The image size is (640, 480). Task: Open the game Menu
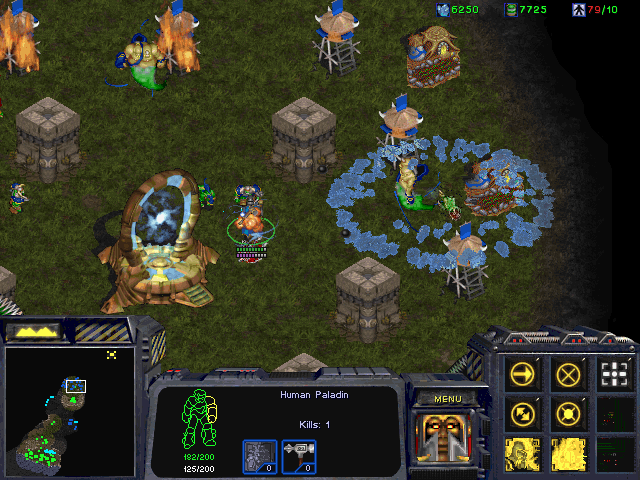coord(447,399)
